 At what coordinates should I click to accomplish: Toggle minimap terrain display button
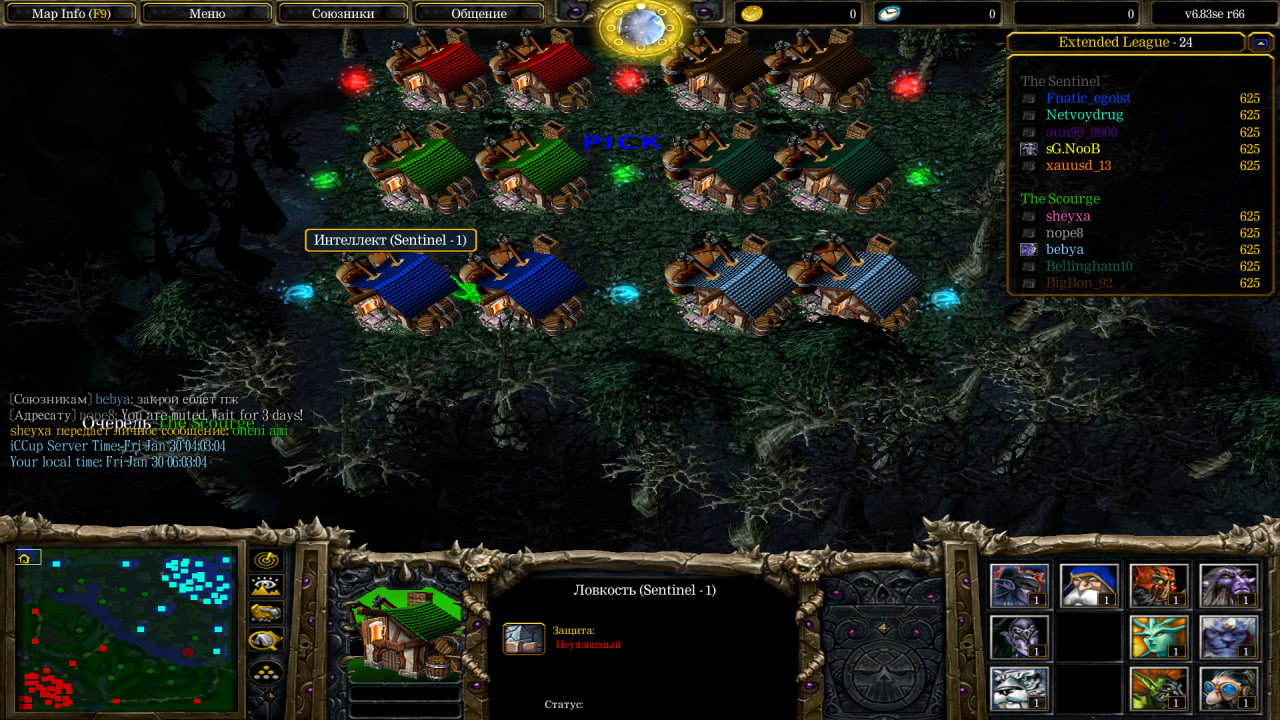point(266,587)
